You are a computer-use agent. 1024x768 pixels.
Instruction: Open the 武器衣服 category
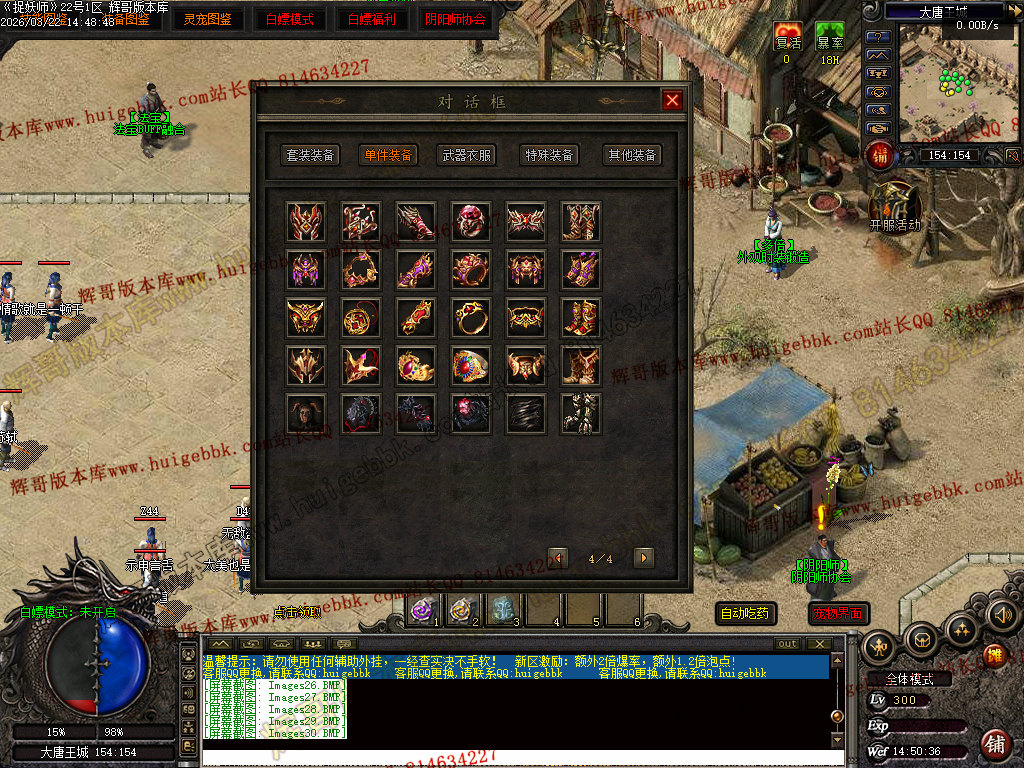pos(467,155)
